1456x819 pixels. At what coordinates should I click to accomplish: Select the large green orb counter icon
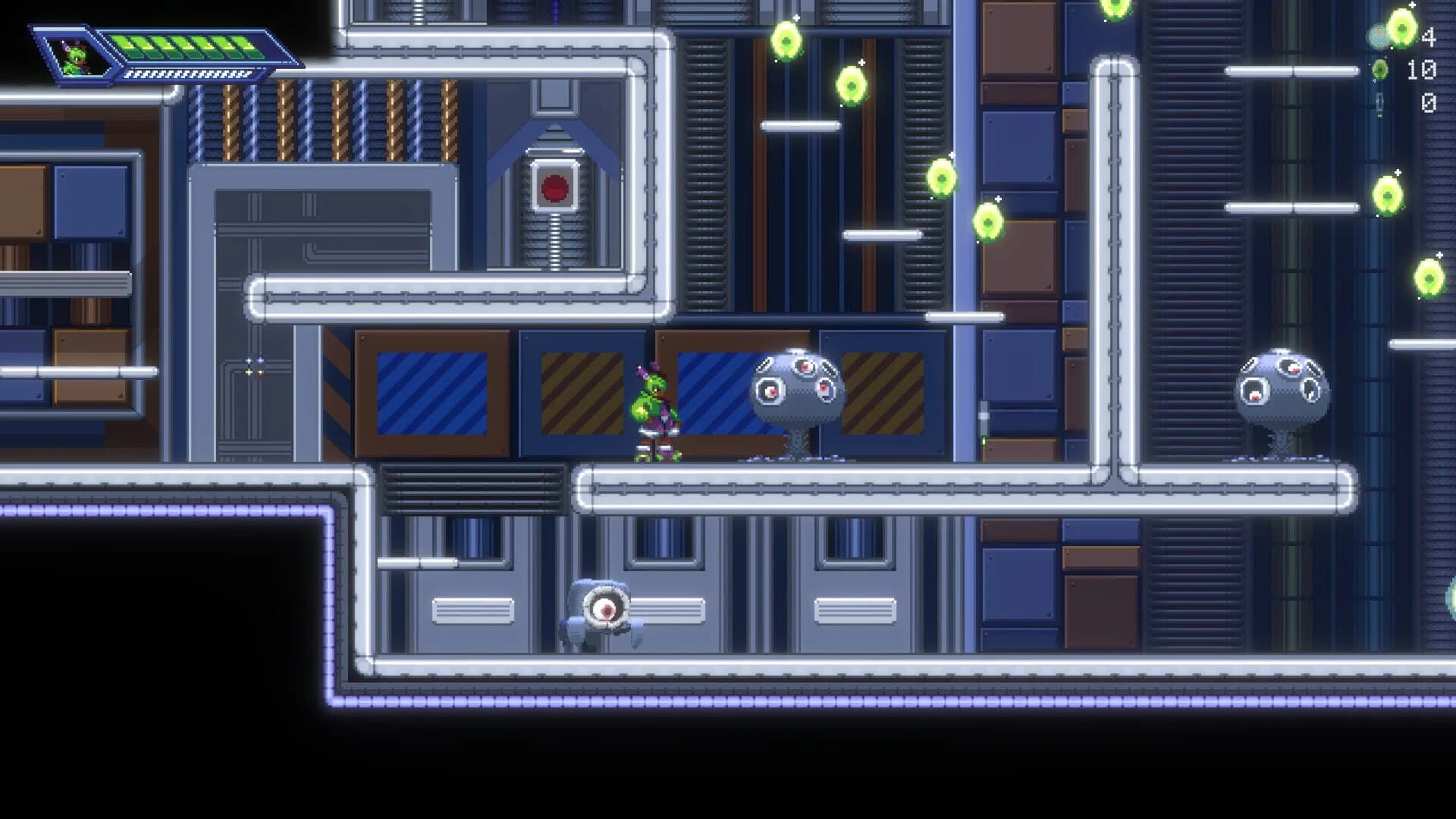click(1401, 30)
